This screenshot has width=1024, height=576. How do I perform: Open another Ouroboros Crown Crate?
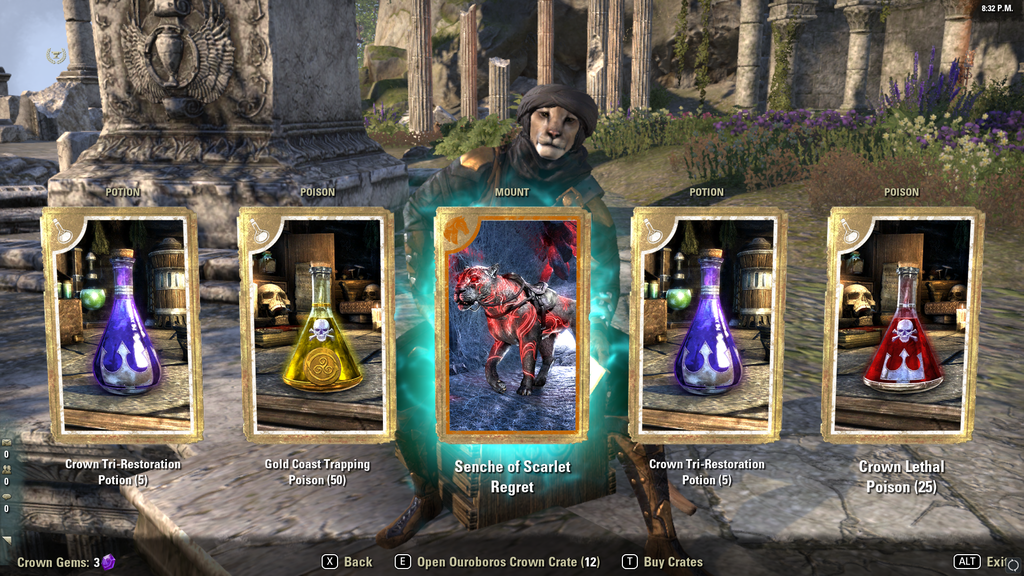[498, 562]
